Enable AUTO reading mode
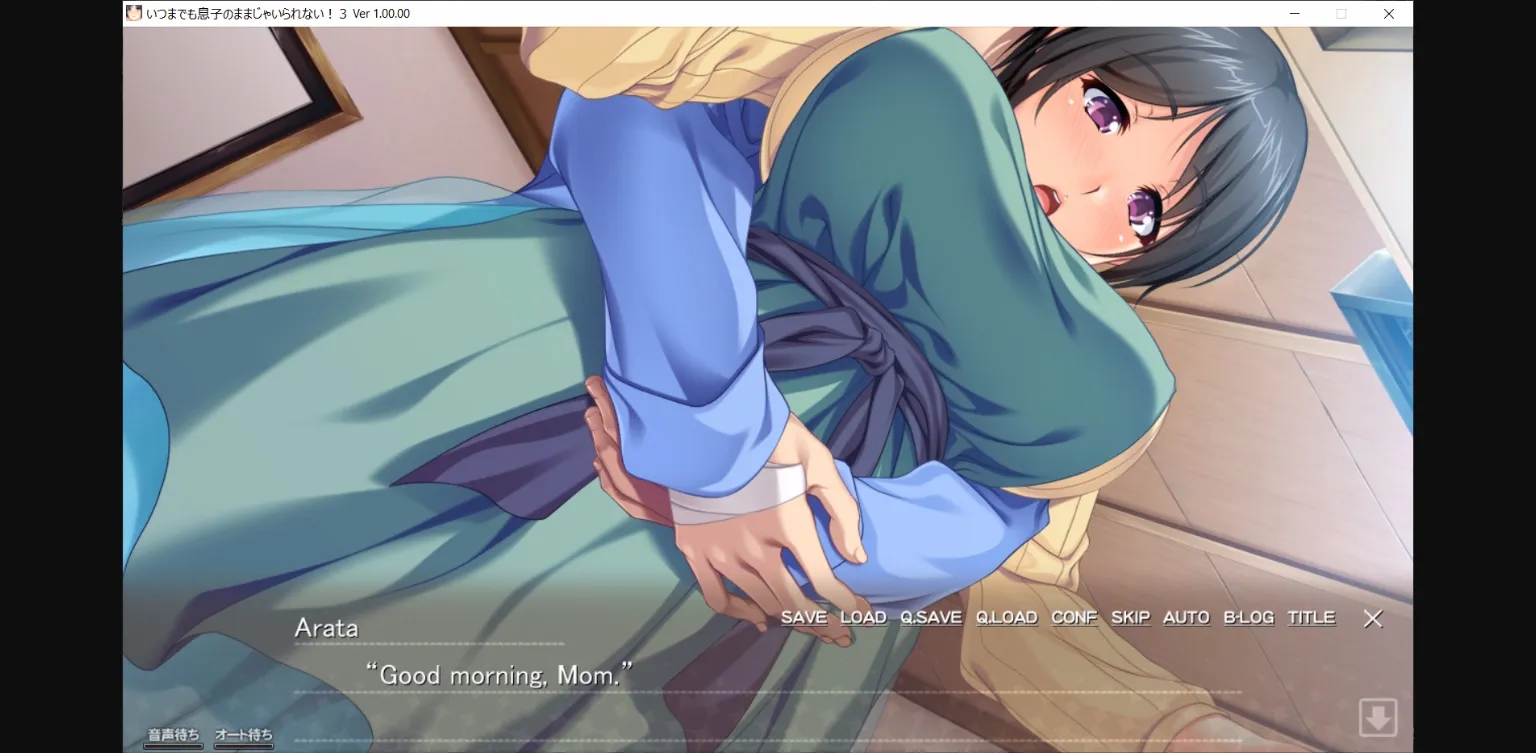The height and width of the screenshot is (753, 1536). pos(1185,617)
